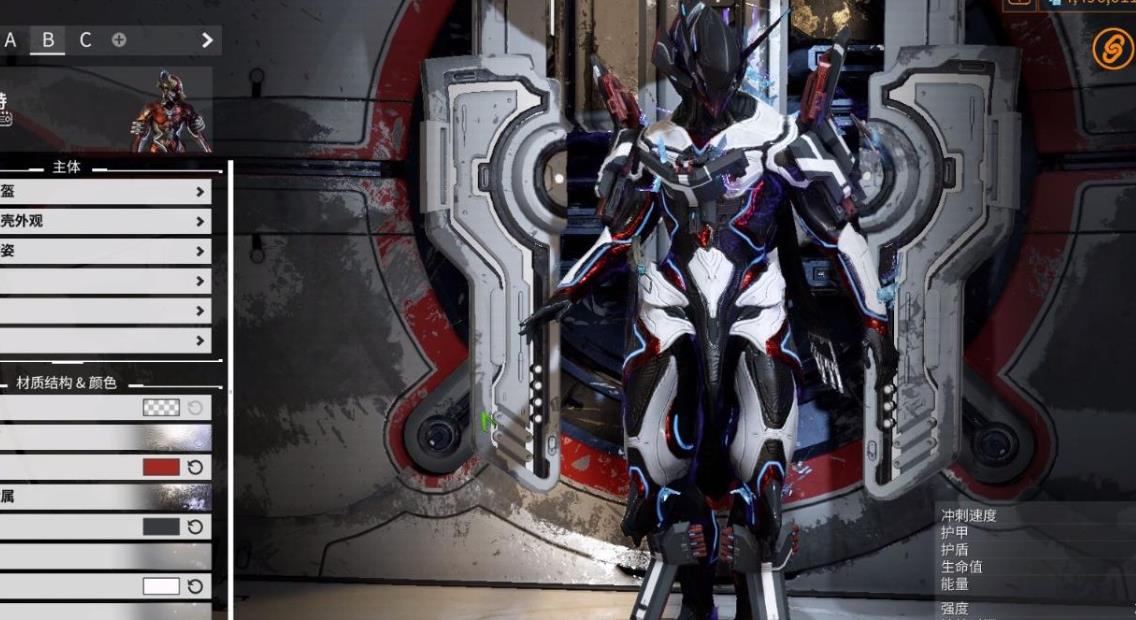Open the skin appearance (壳外观) row
The image size is (1136, 620).
coord(105,221)
